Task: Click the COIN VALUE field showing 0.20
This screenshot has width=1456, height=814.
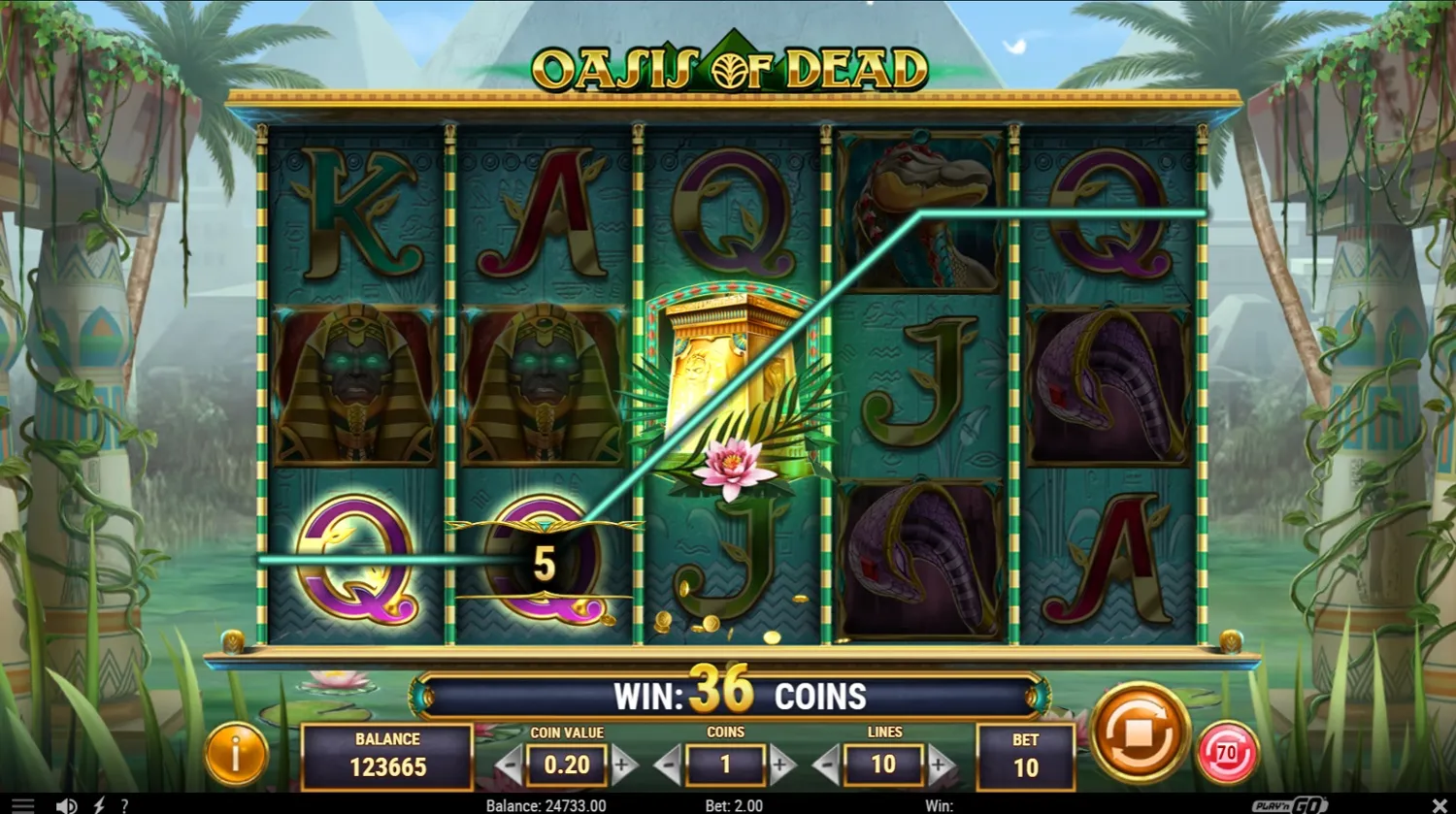Action: [x=565, y=765]
